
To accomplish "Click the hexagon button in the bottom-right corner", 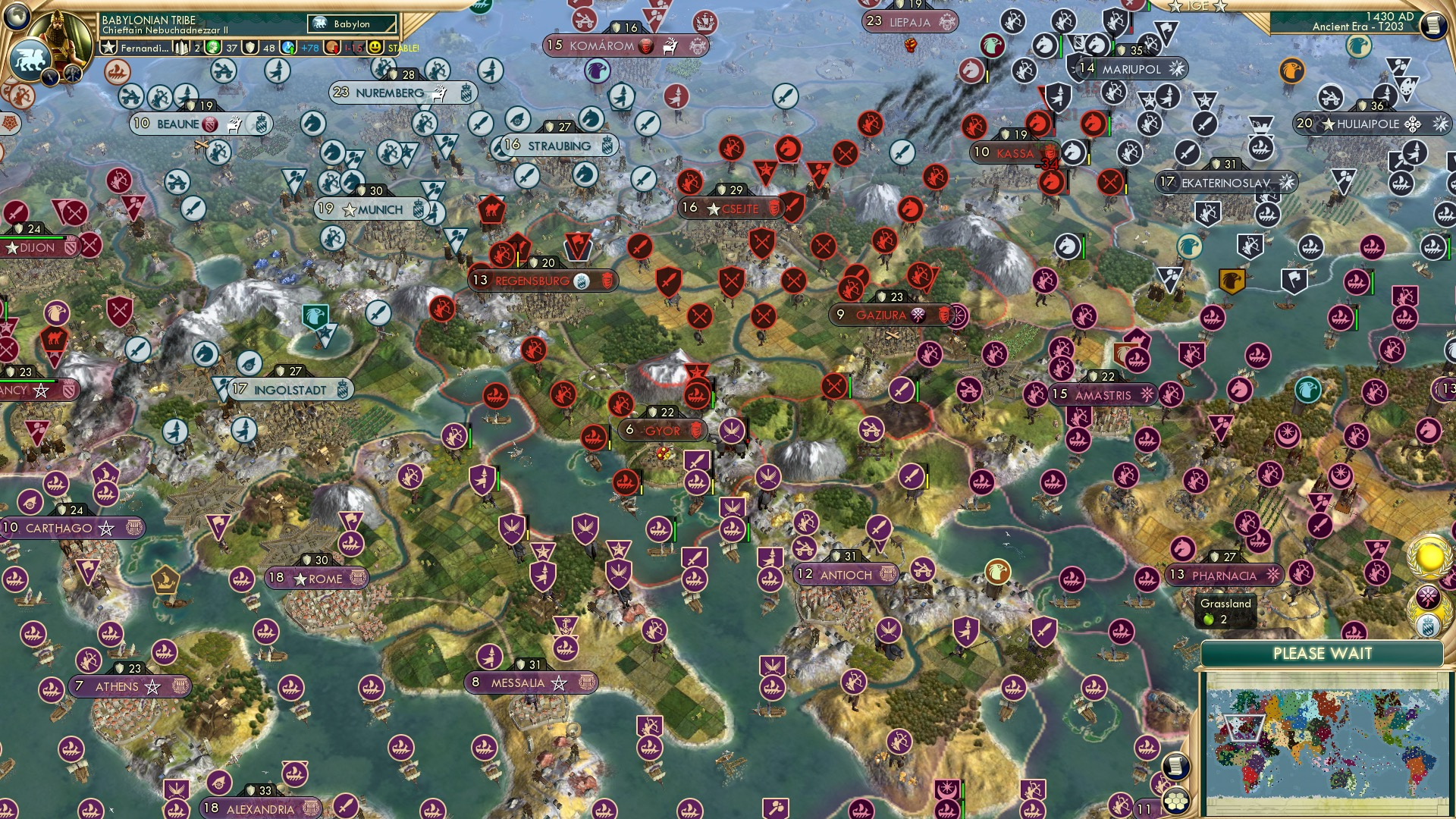I will pyautogui.click(x=1175, y=801).
